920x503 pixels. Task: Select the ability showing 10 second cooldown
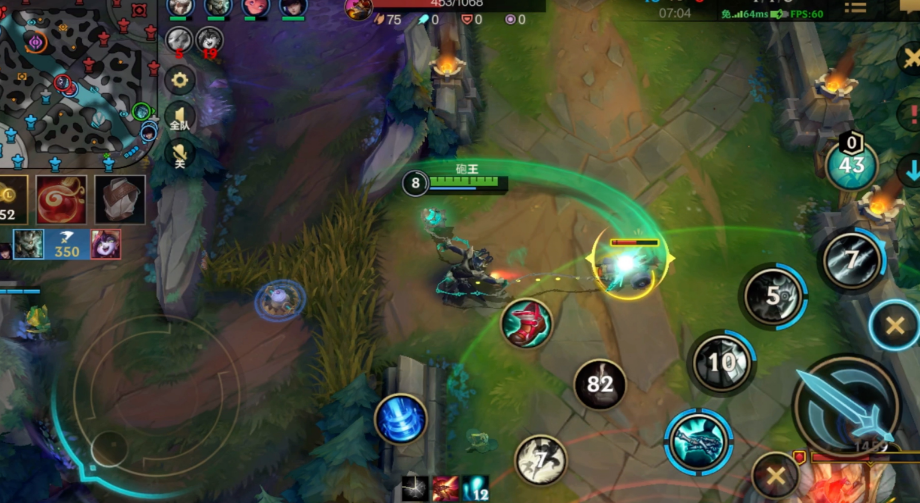point(721,361)
